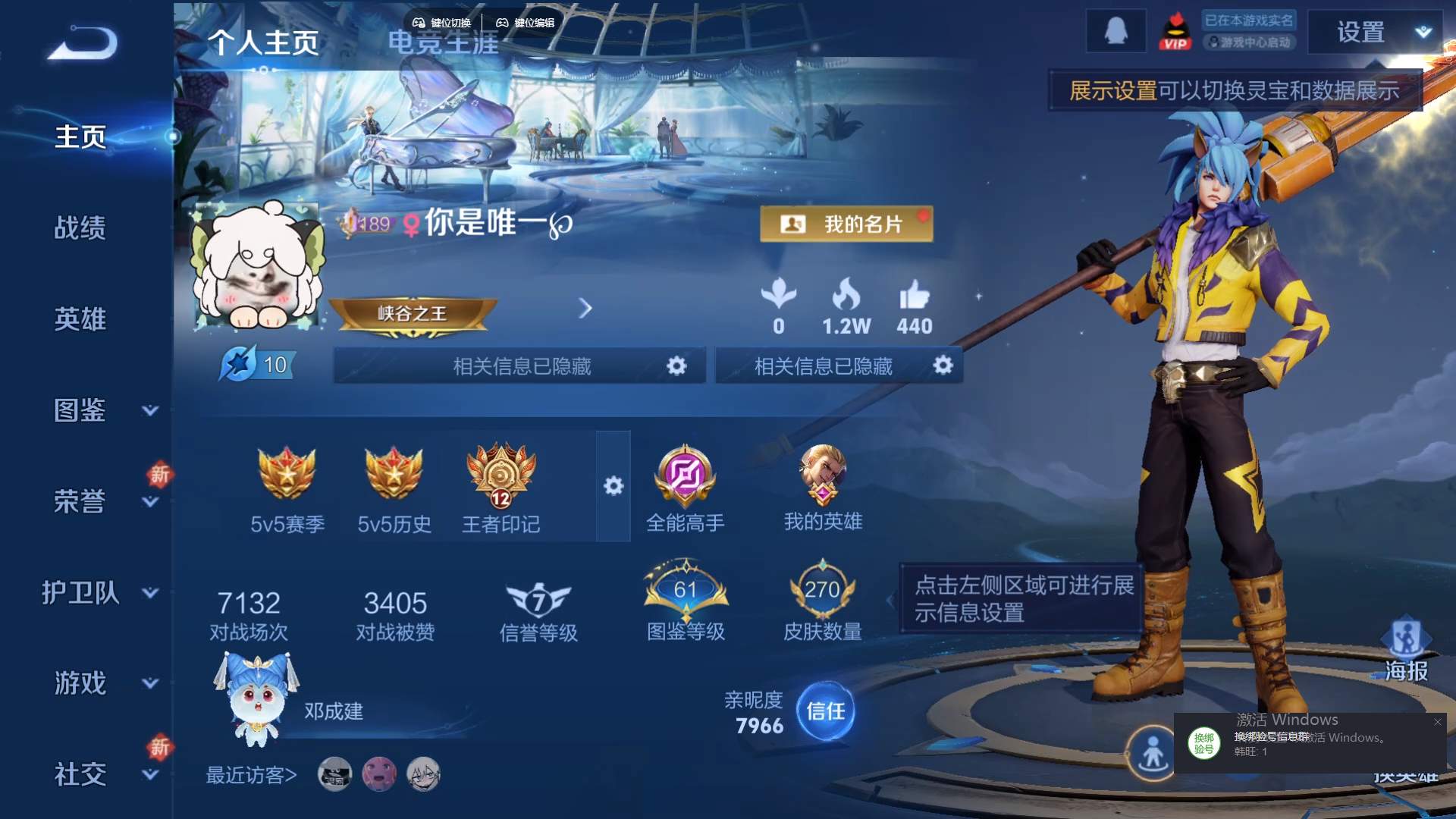1456x819 pixels.
Task: View the 5v5历史 rank emblem
Action: point(394,474)
